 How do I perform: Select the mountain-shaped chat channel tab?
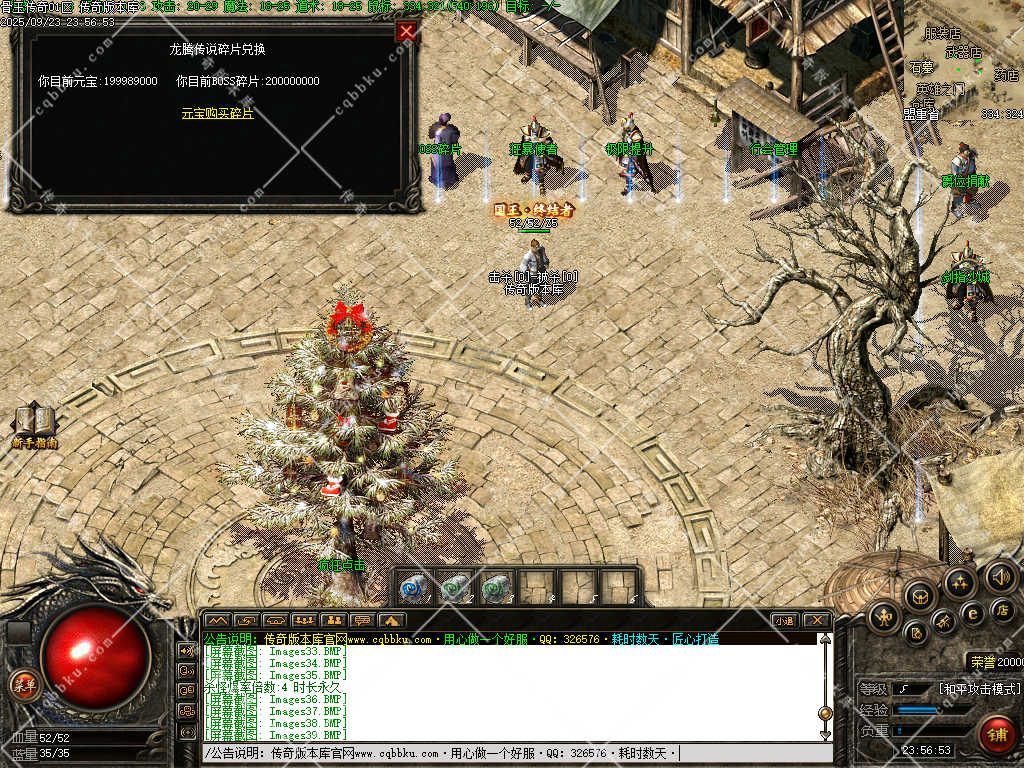217,620
